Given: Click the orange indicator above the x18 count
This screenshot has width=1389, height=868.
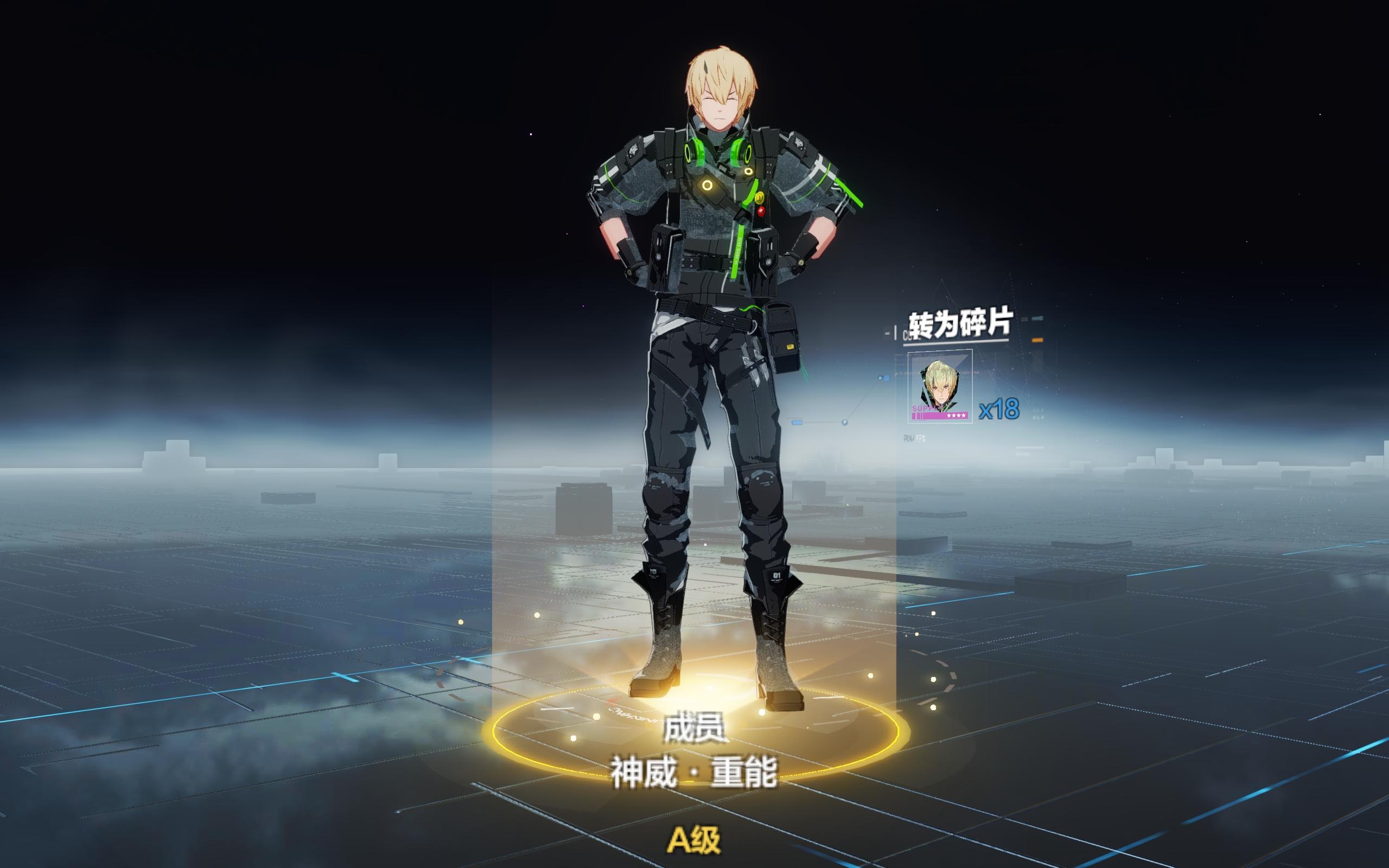Looking at the screenshot, I should click(x=1038, y=341).
